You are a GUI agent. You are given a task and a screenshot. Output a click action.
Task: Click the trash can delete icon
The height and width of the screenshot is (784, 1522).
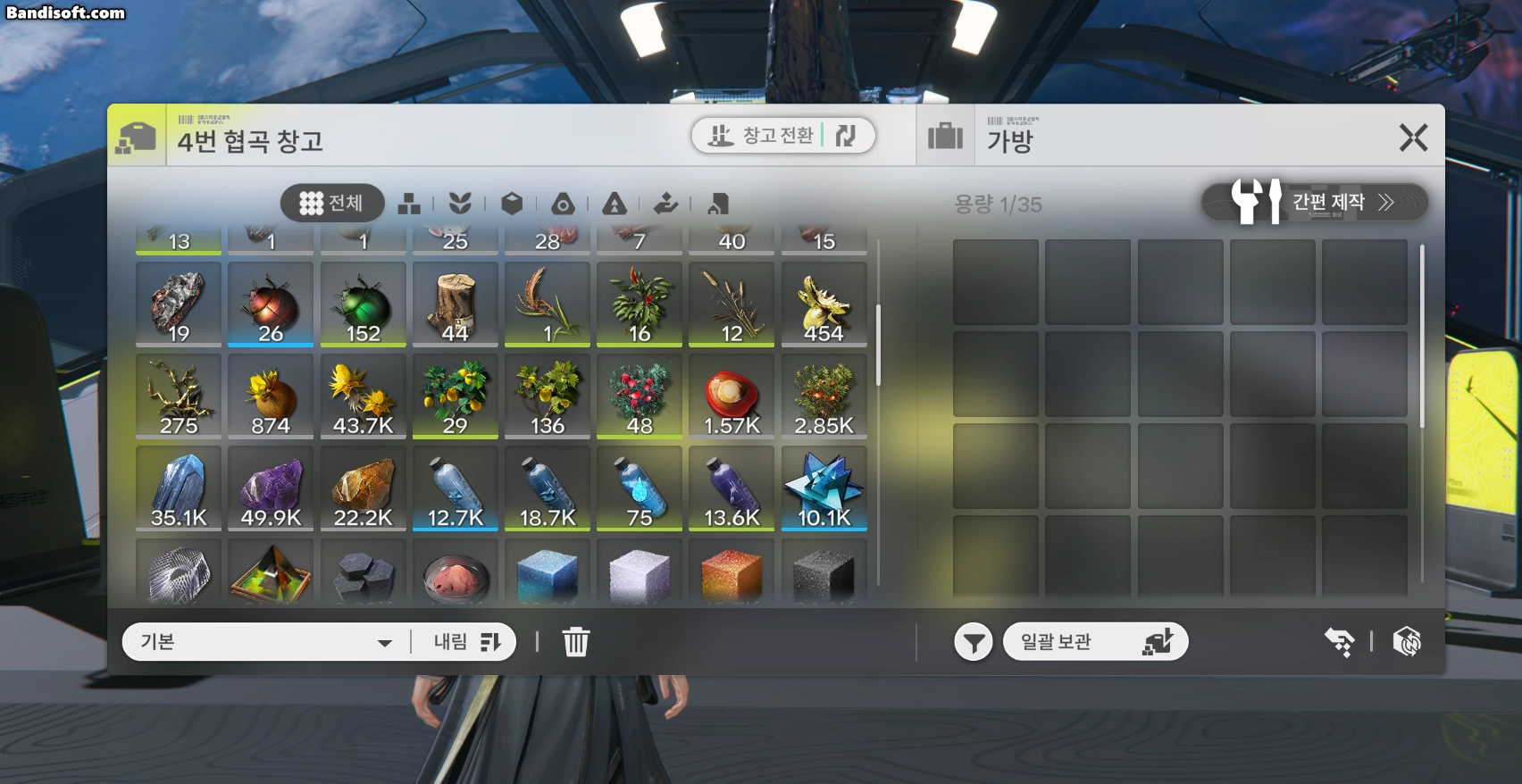(575, 642)
